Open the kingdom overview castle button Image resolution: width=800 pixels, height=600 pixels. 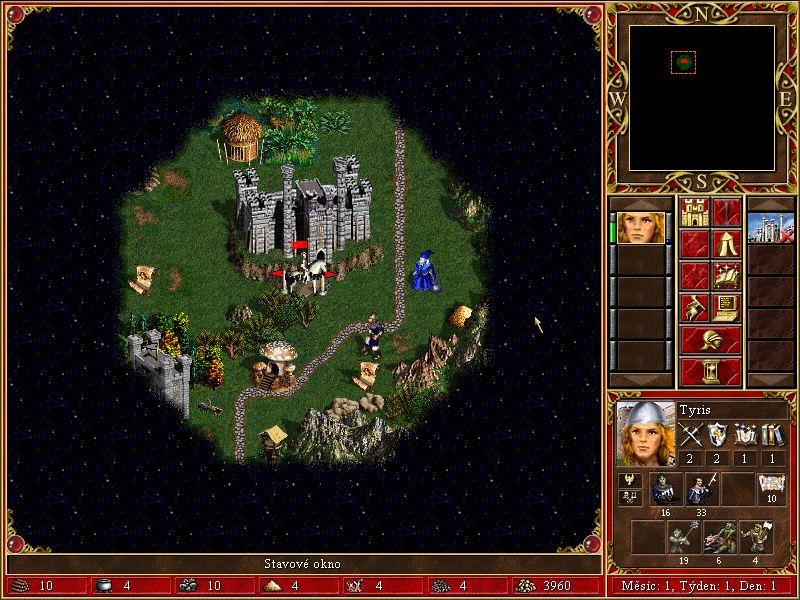694,212
